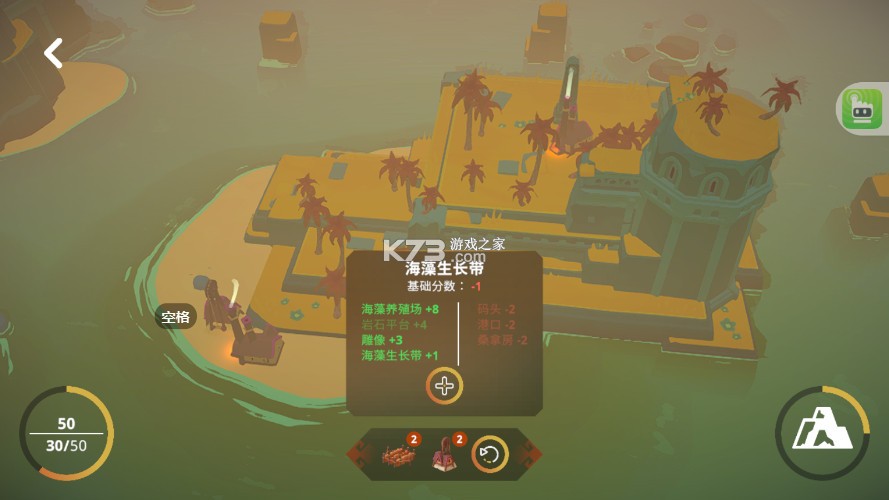Click the 空格 label
The width and height of the screenshot is (889, 500).
click(x=176, y=317)
